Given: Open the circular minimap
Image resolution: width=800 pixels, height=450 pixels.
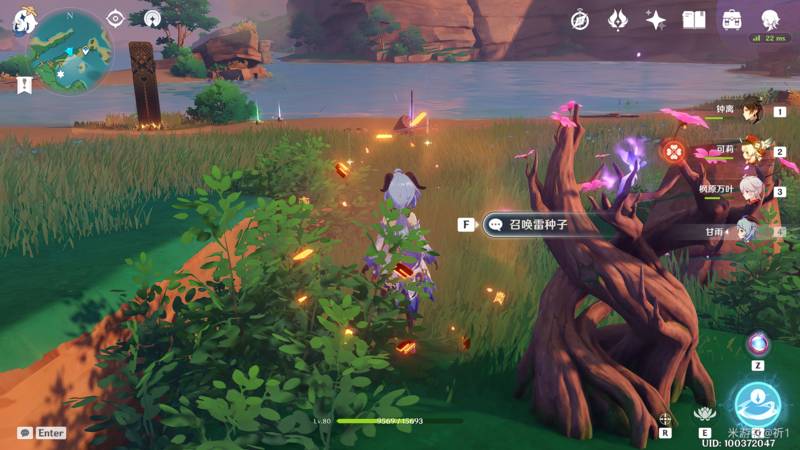Looking at the screenshot, I should tap(70, 50).
